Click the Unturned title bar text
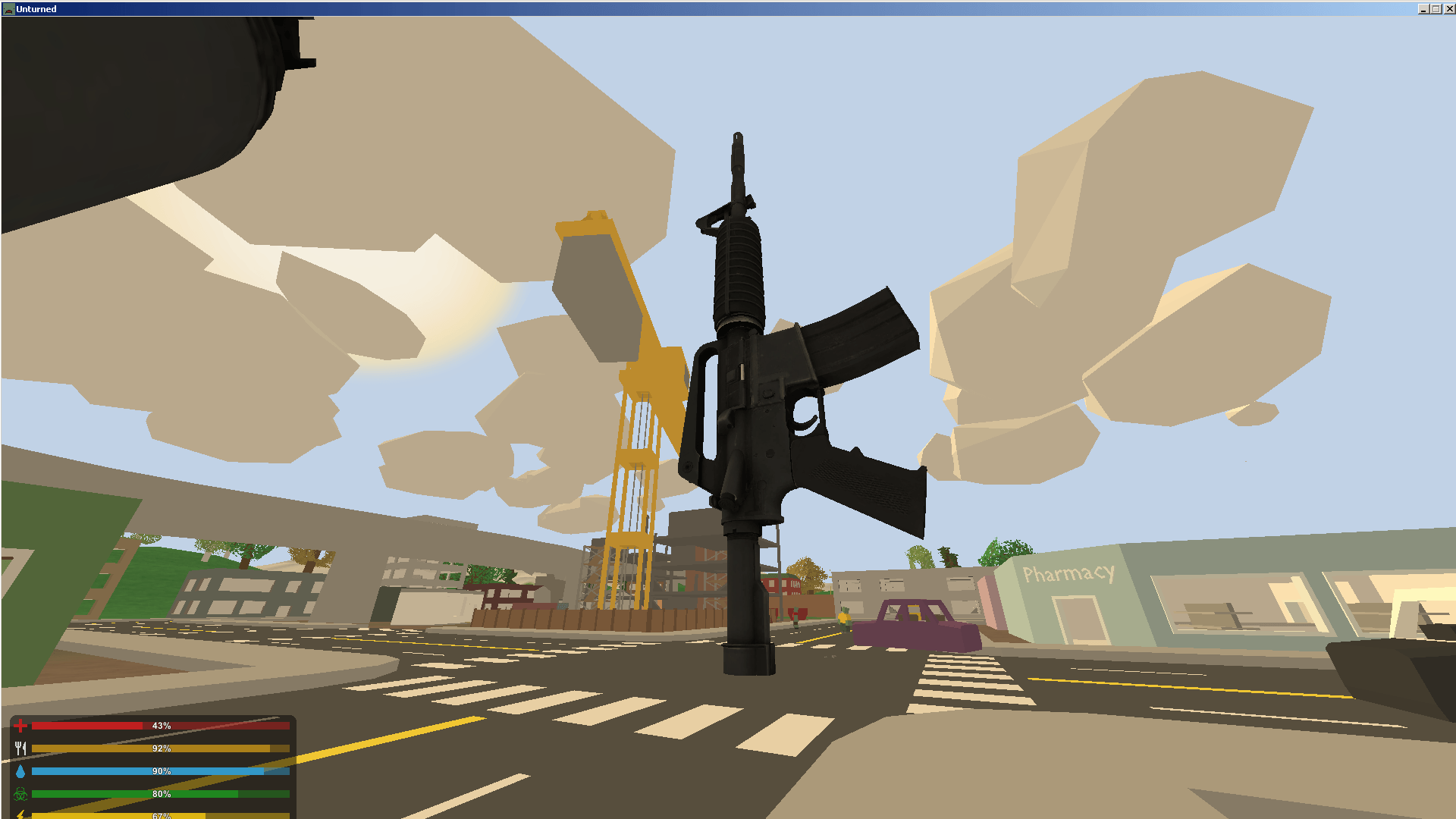1456x819 pixels. (x=36, y=8)
